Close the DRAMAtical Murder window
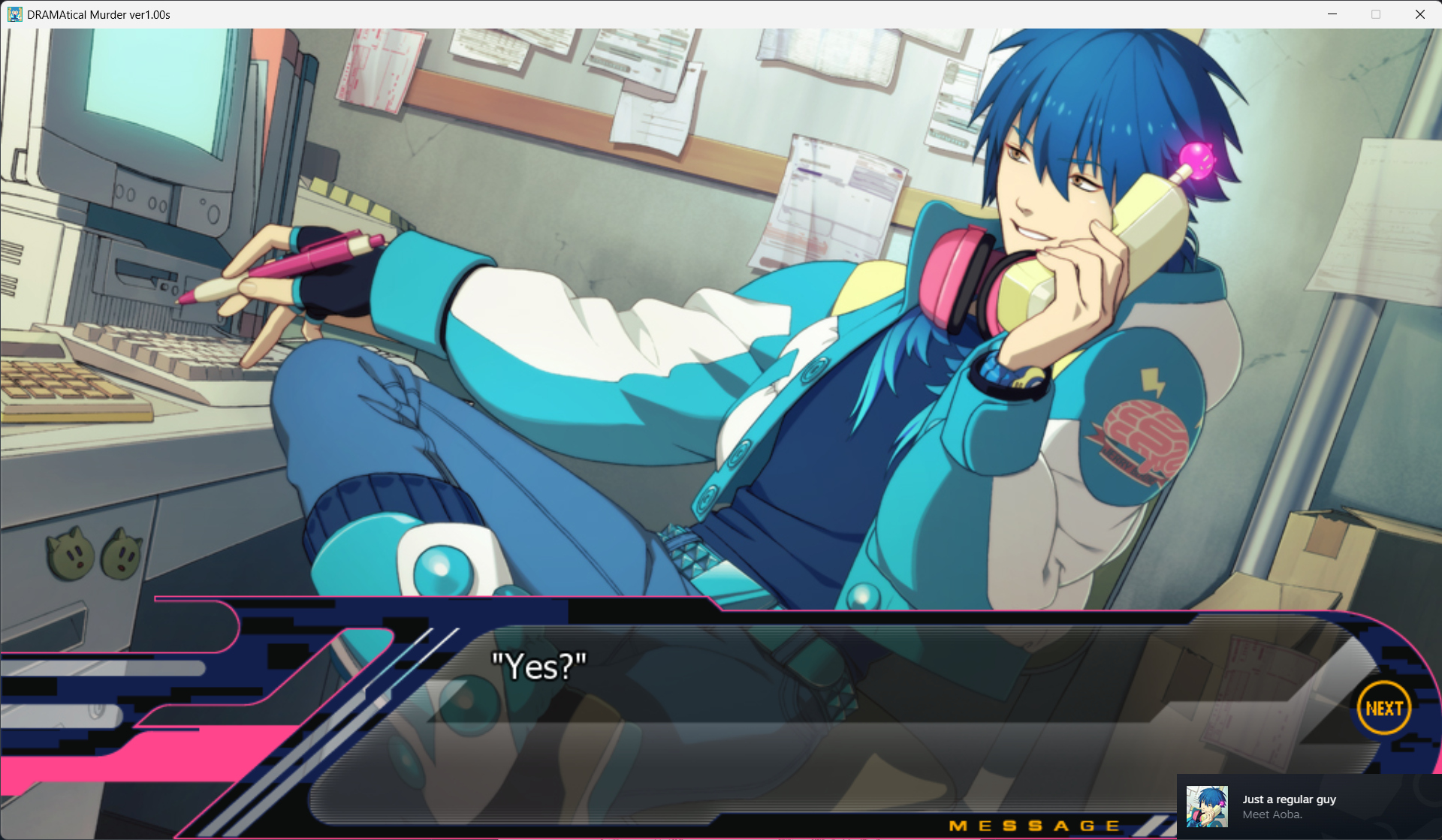This screenshot has width=1442, height=840. 1419,14
